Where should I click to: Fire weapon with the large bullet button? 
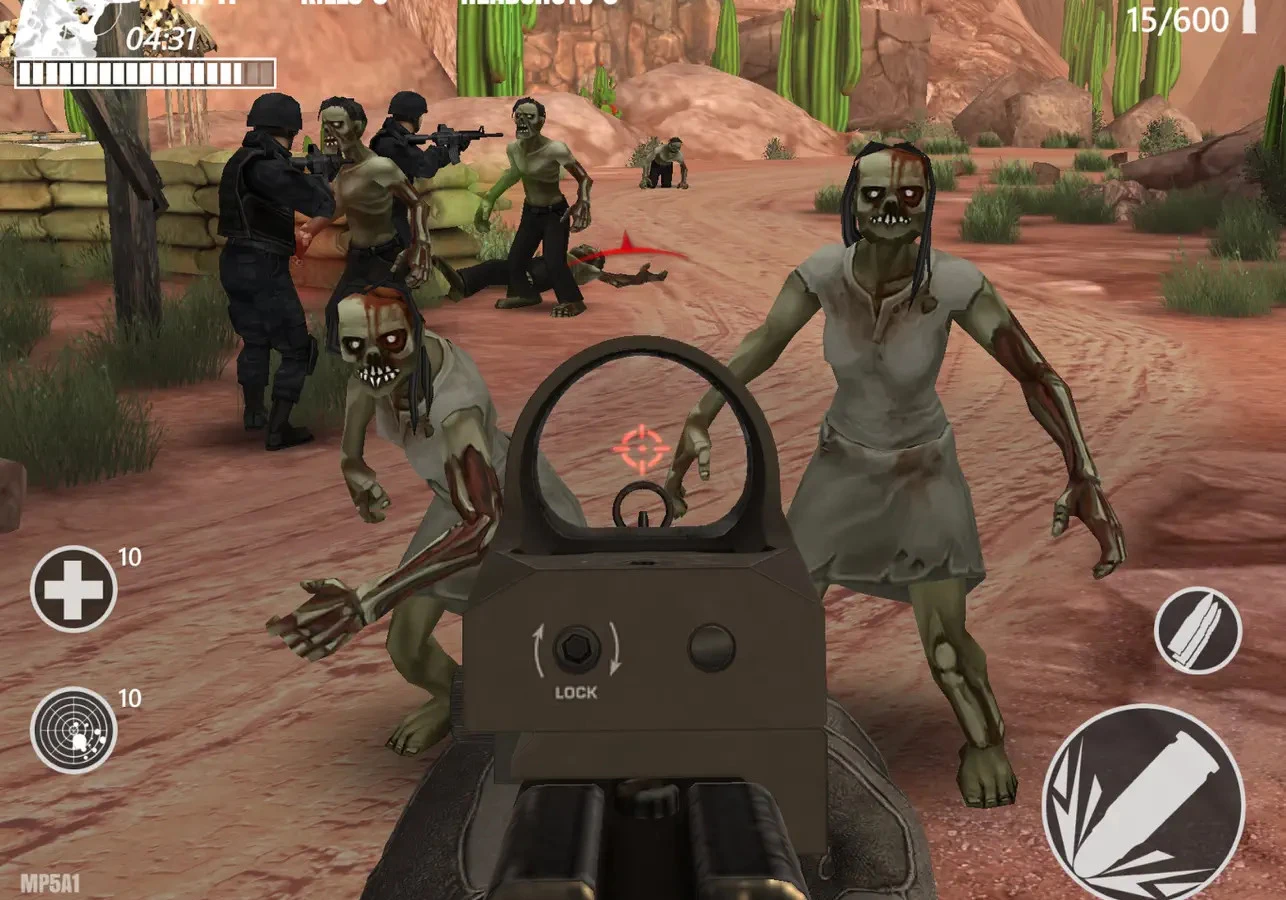[1143, 803]
